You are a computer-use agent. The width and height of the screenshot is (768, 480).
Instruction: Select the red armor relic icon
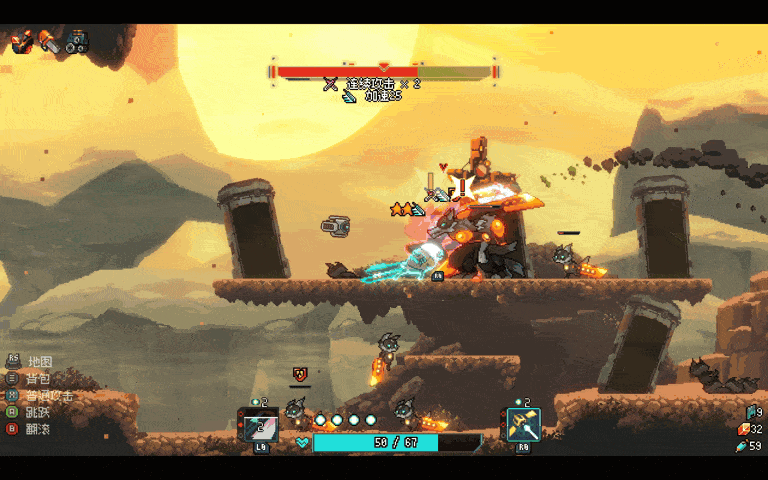click(x=22, y=42)
